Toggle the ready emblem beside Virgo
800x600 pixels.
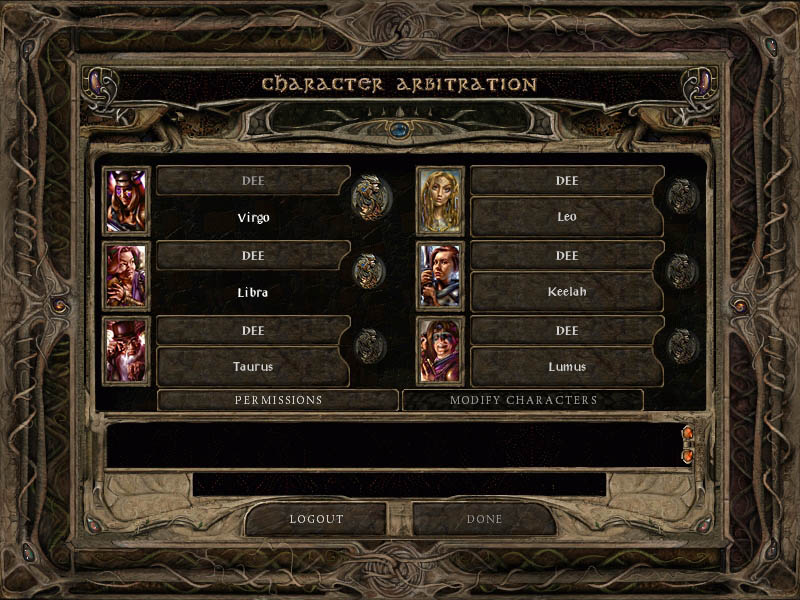coord(371,197)
